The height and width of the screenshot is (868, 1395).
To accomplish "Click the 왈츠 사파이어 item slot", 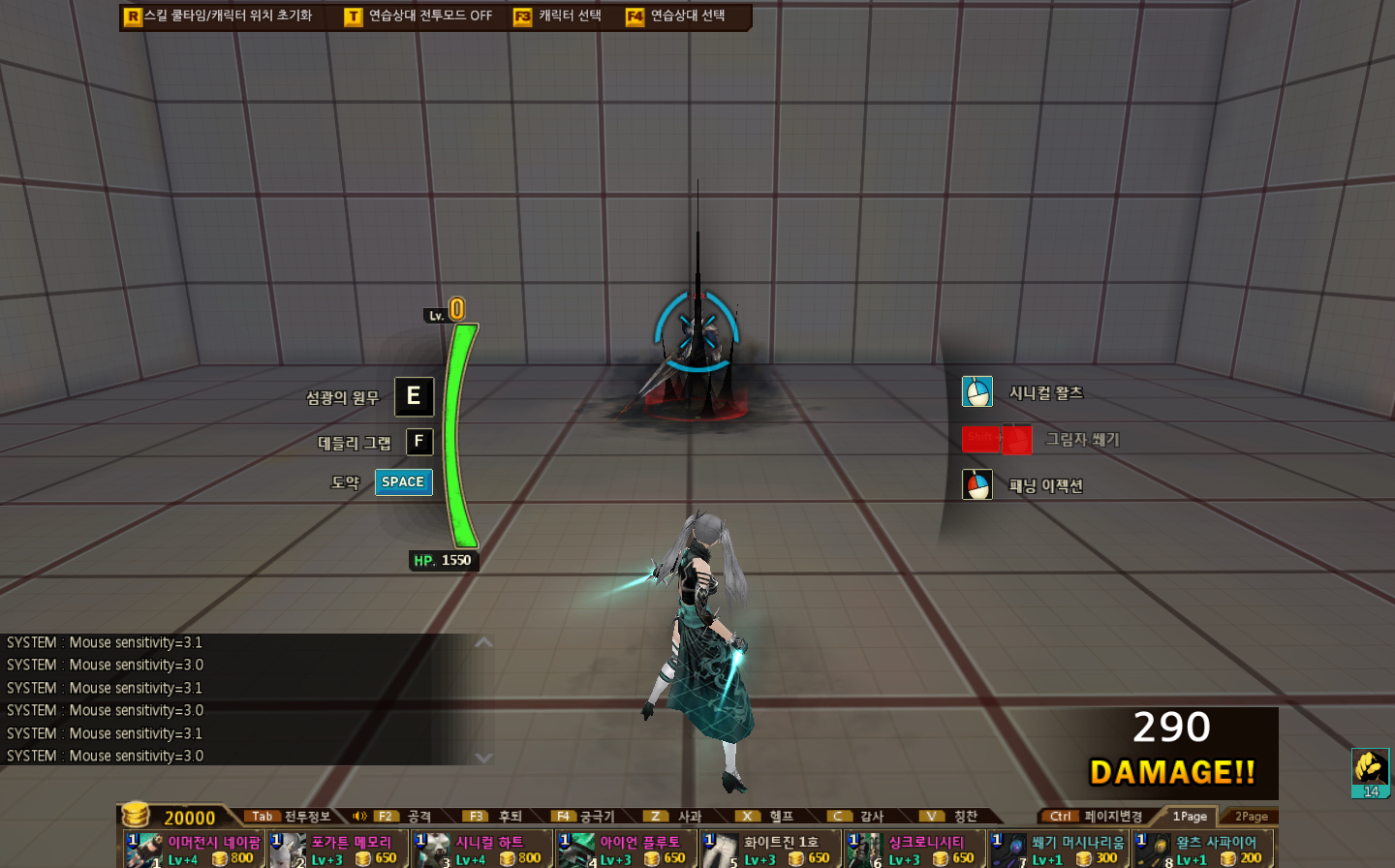I will [x=1203, y=850].
